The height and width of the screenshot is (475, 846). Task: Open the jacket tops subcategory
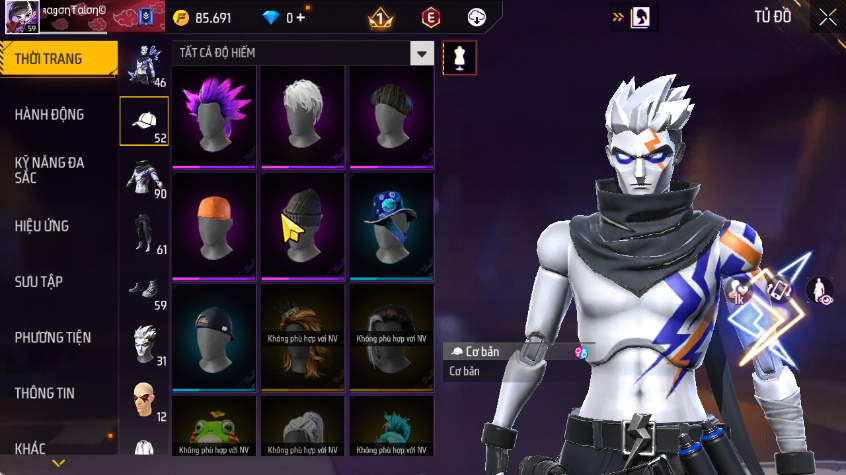[x=143, y=176]
